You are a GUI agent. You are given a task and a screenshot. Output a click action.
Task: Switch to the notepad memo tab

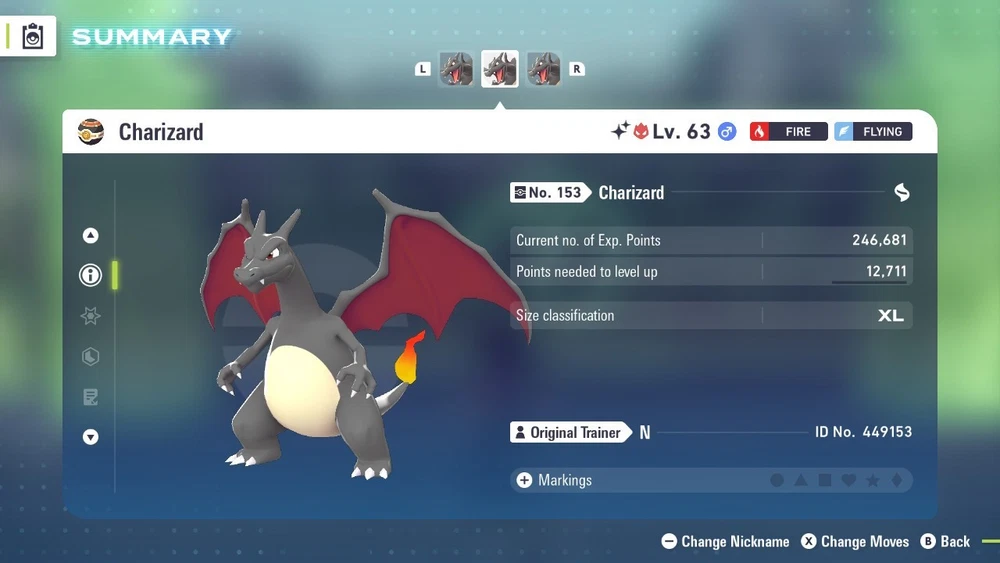pos(90,397)
